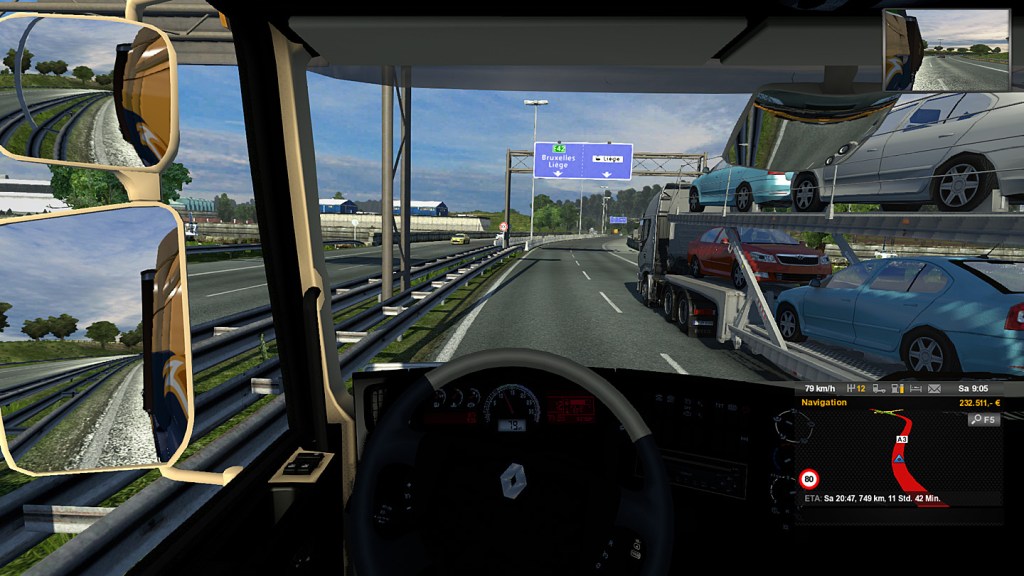This screenshot has height=576, width=1024.
Task: Open the route advisor navigation map
Action: [x=898, y=458]
